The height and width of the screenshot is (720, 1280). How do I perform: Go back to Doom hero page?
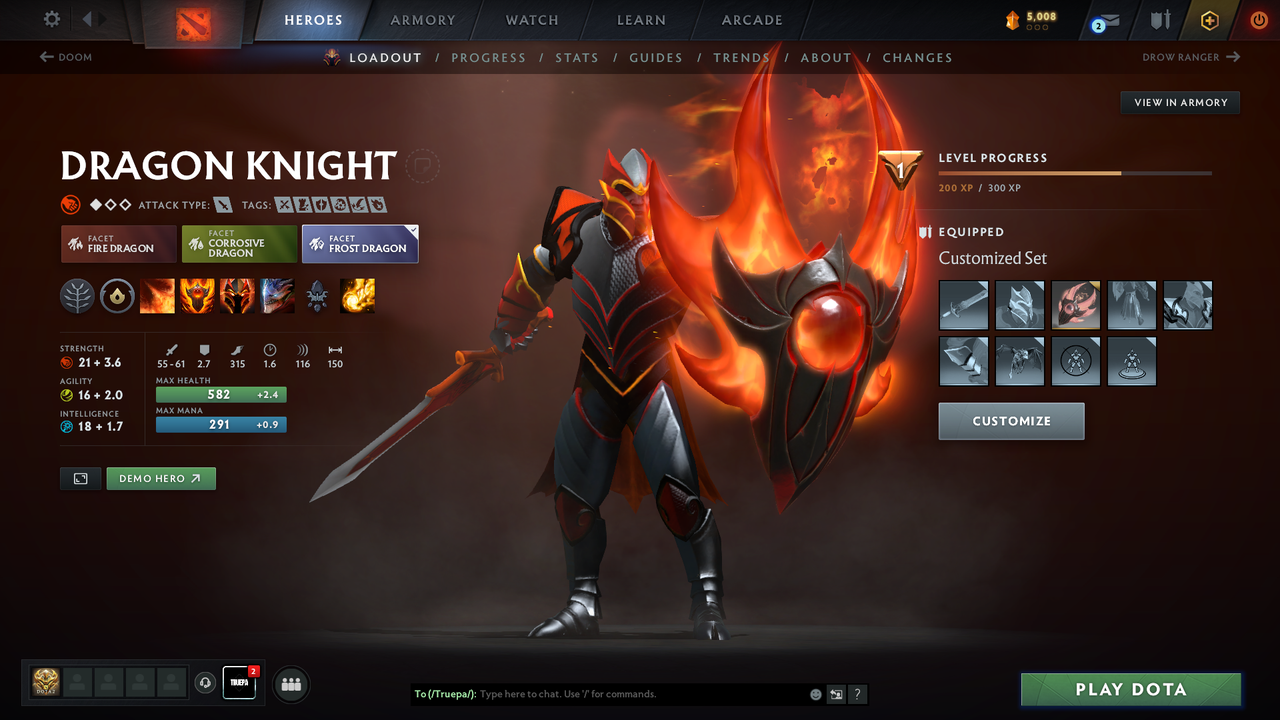[66, 57]
